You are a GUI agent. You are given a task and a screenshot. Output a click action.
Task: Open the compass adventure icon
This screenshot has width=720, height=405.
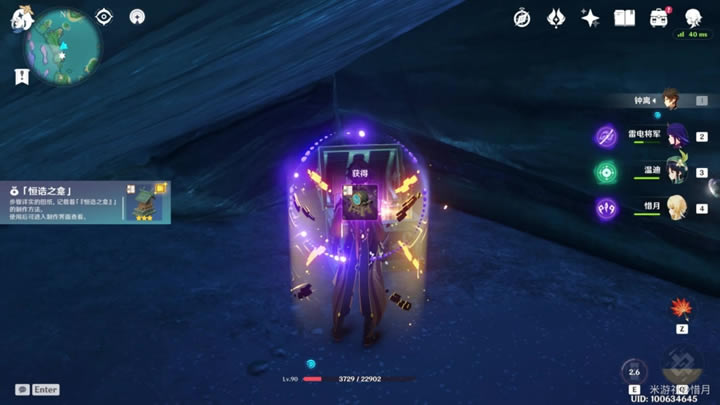pyautogui.click(x=522, y=18)
